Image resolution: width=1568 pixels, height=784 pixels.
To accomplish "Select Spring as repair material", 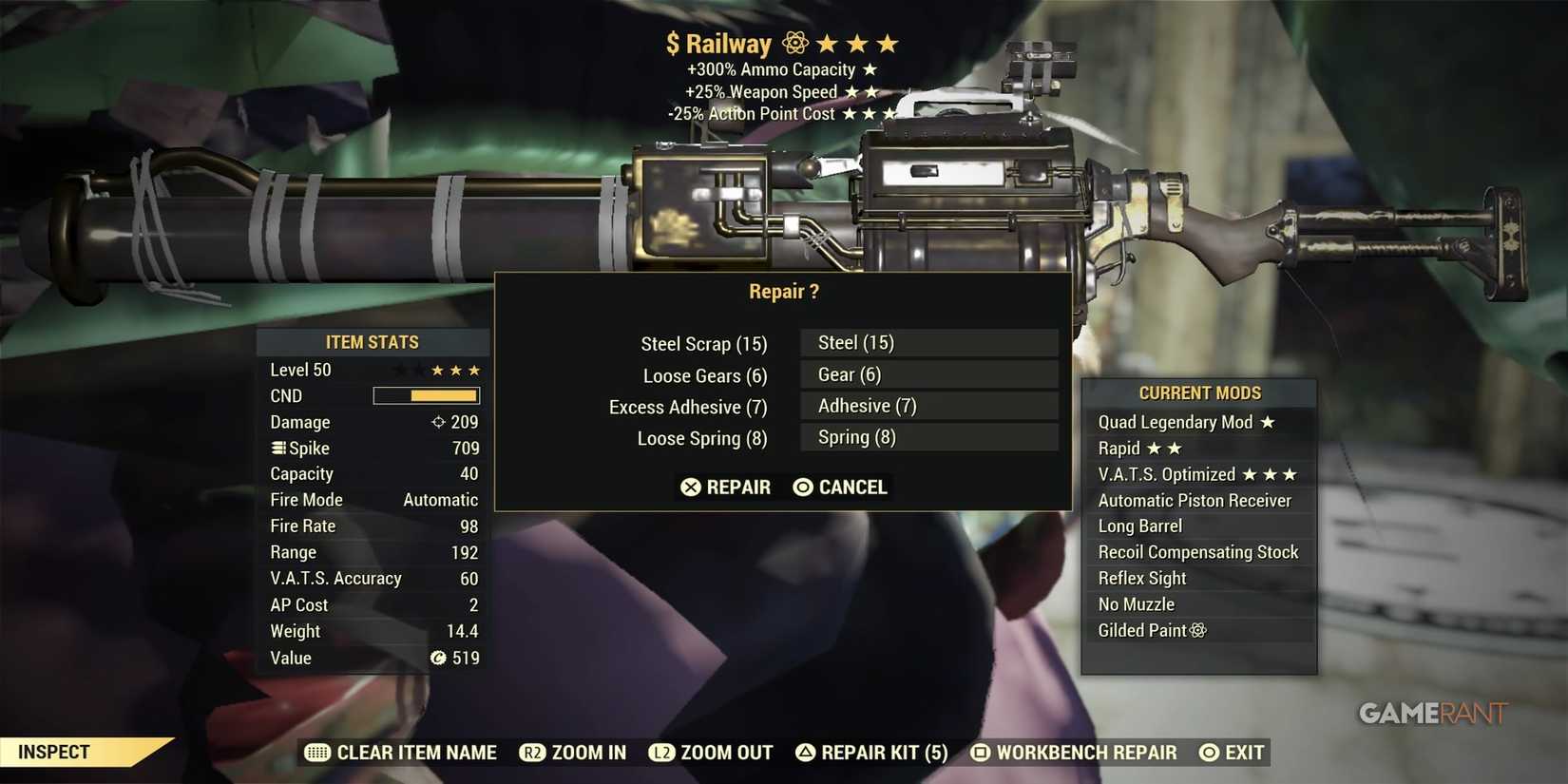I will (928, 437).
